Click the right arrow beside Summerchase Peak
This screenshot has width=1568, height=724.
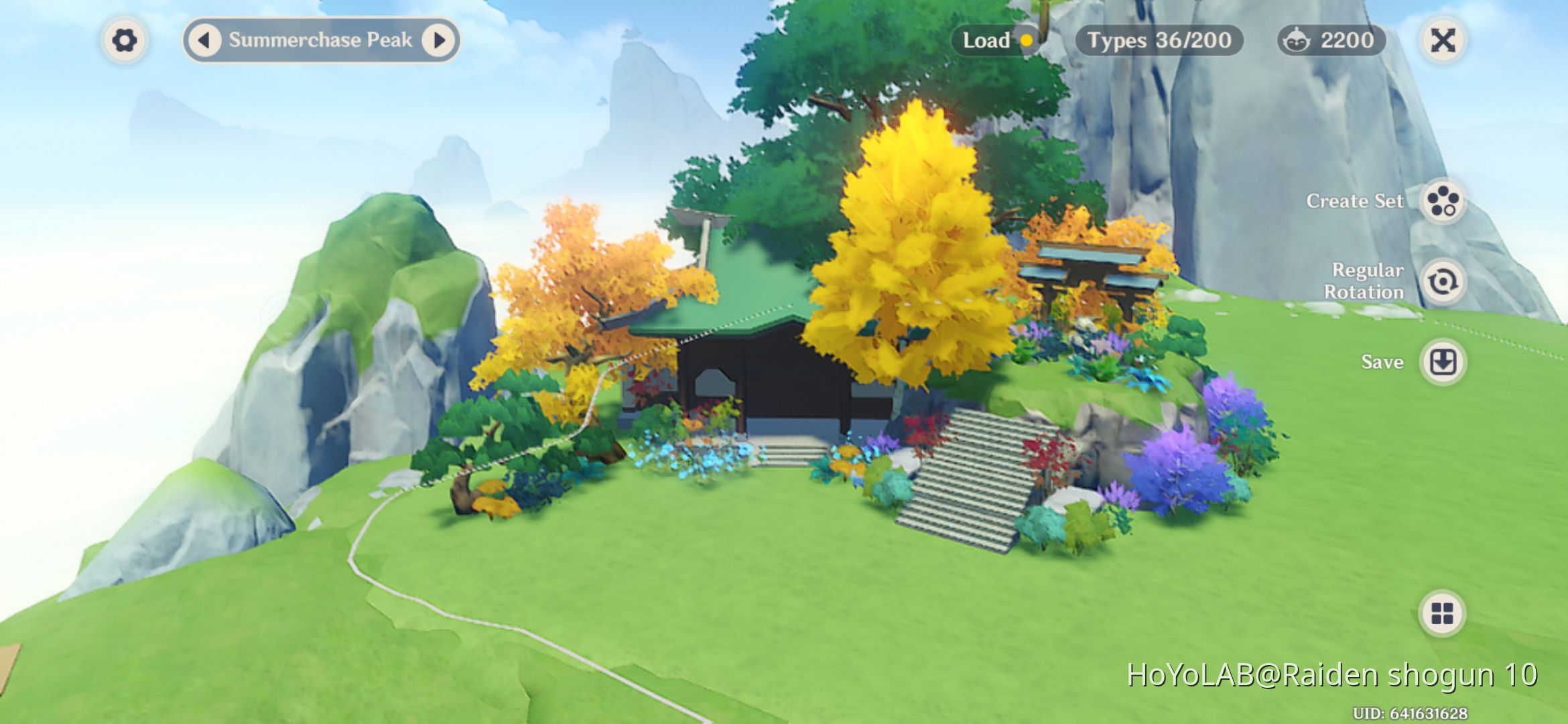(x=440, y=40)
